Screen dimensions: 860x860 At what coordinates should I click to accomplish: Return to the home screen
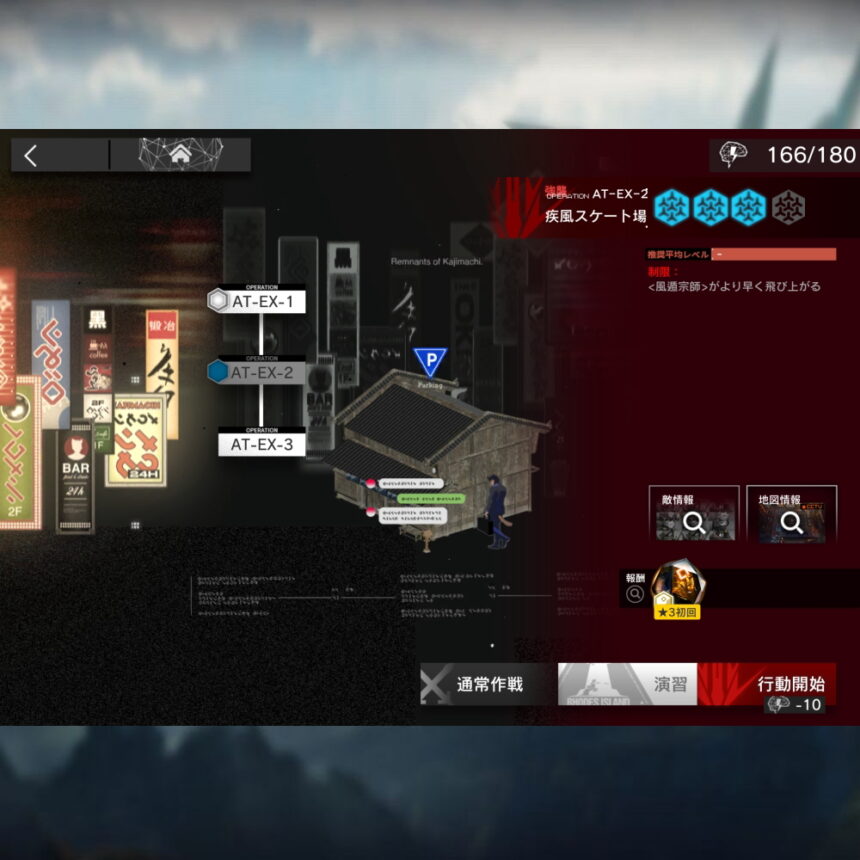[180, 155]
